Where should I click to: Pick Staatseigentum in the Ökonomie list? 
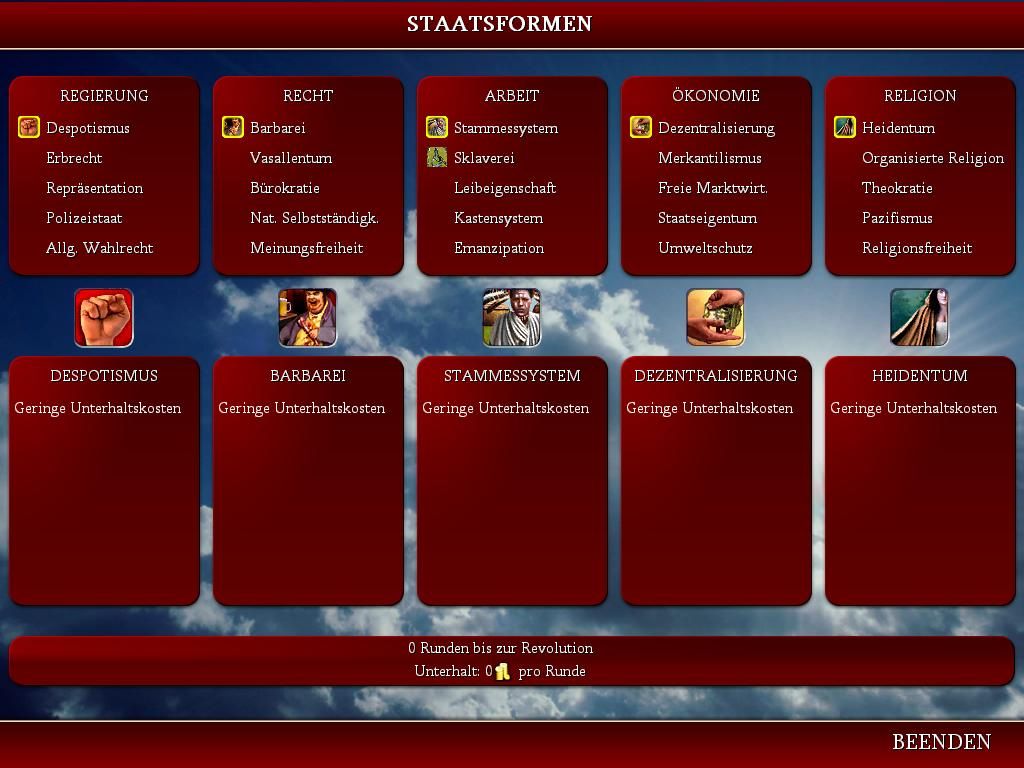tap(707, 218)
